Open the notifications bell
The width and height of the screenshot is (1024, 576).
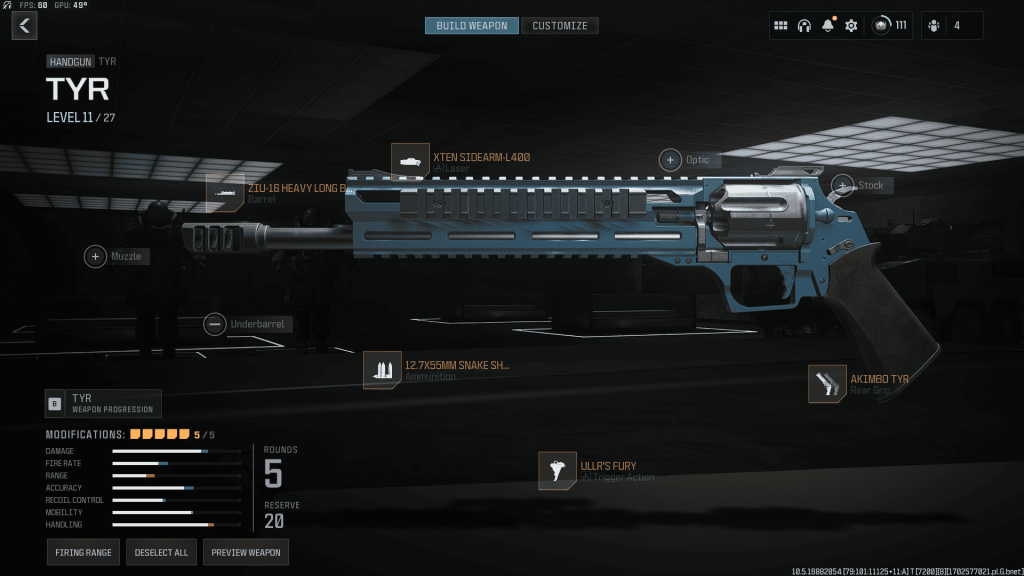point(827,25)
